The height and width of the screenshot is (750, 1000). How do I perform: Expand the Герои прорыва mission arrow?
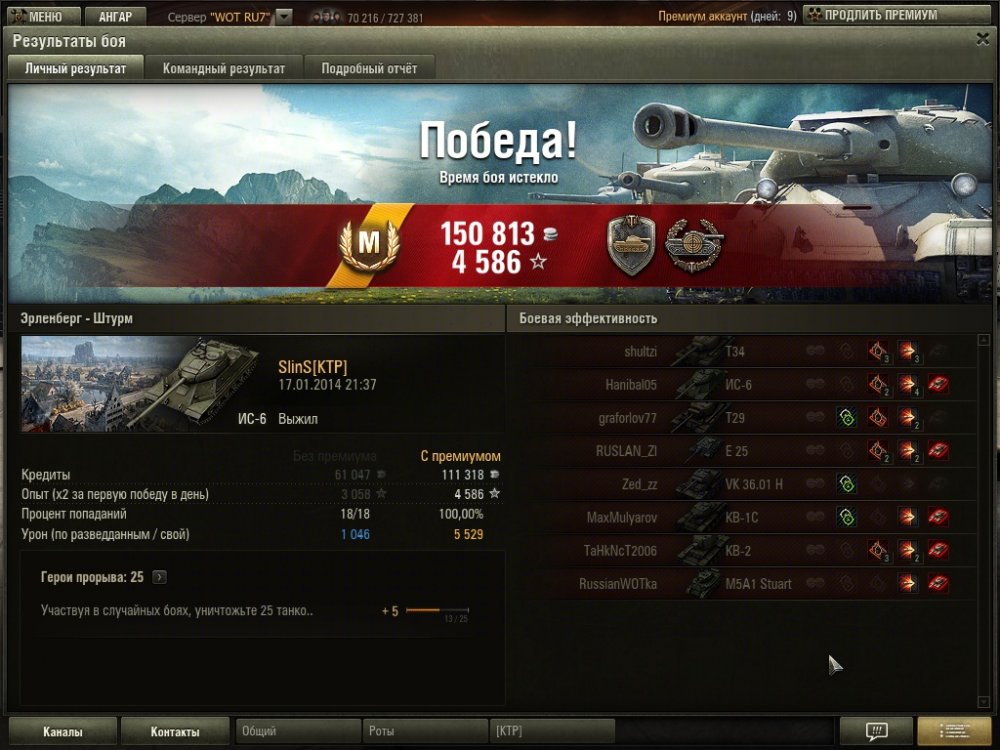pos(160,577)
